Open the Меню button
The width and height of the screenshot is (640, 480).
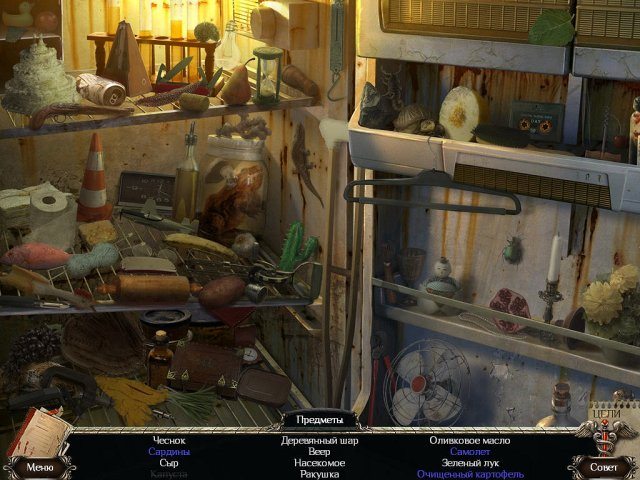40,466
